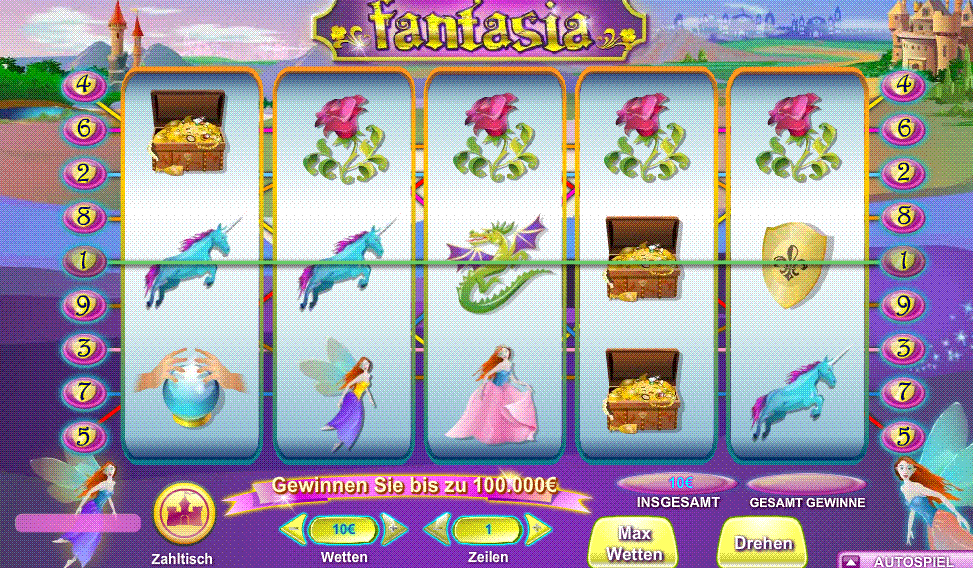973x568 pixels.
Task: Select payline 4 on the left side
Action: point(85,85)
